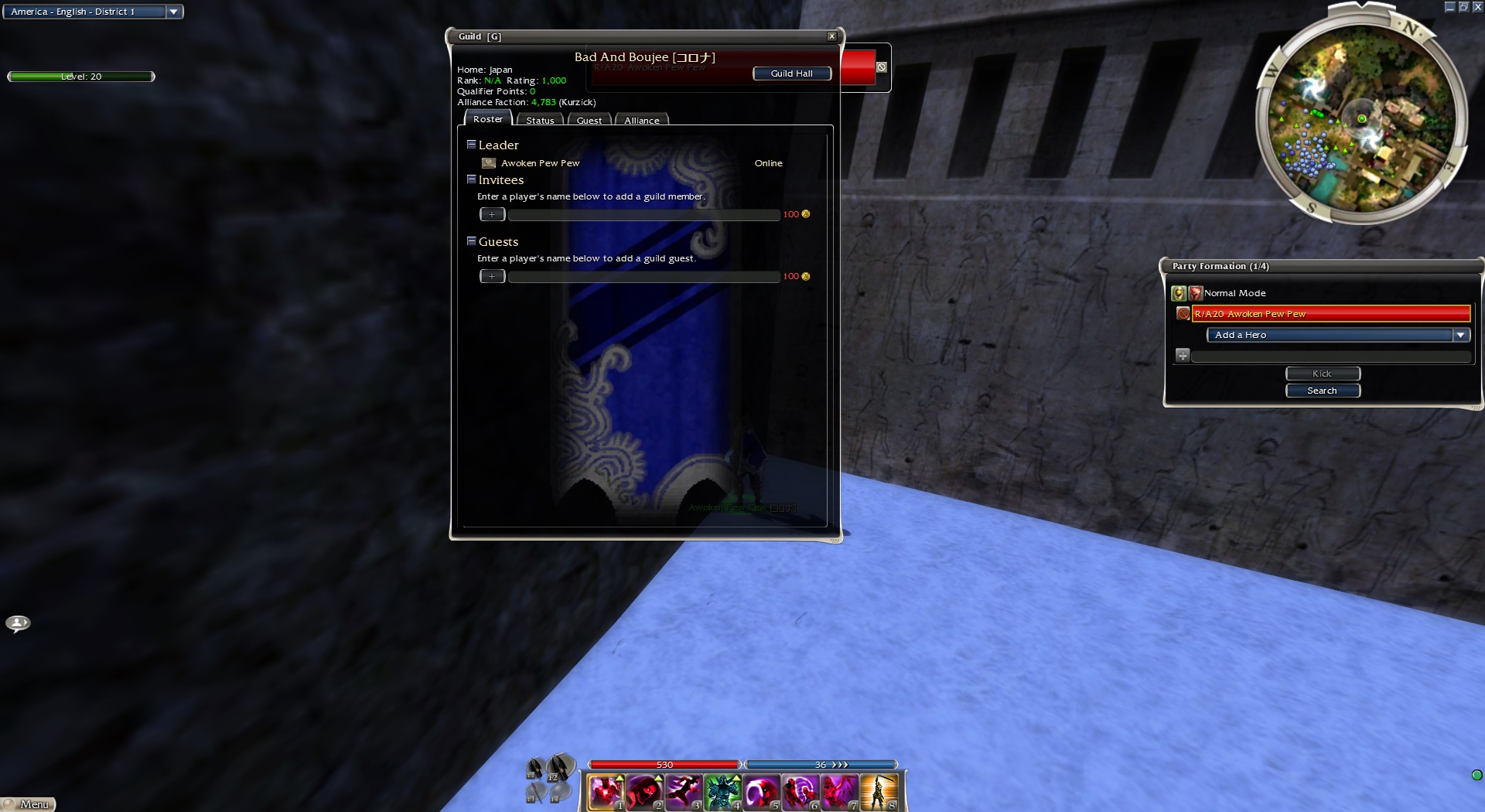Focus the guild member invite name field
The height and width of the screenshot is (812, 1485).
[x=643, y=215]
